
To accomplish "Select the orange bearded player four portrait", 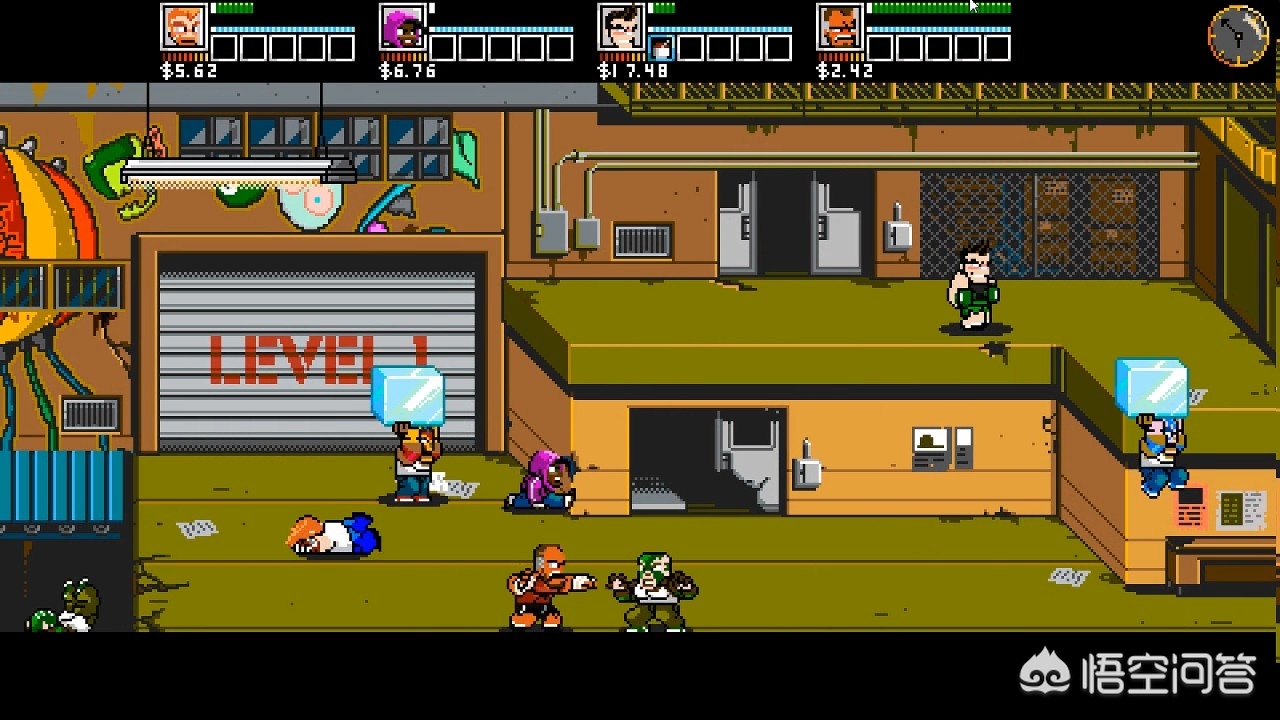I will point(840,28).
